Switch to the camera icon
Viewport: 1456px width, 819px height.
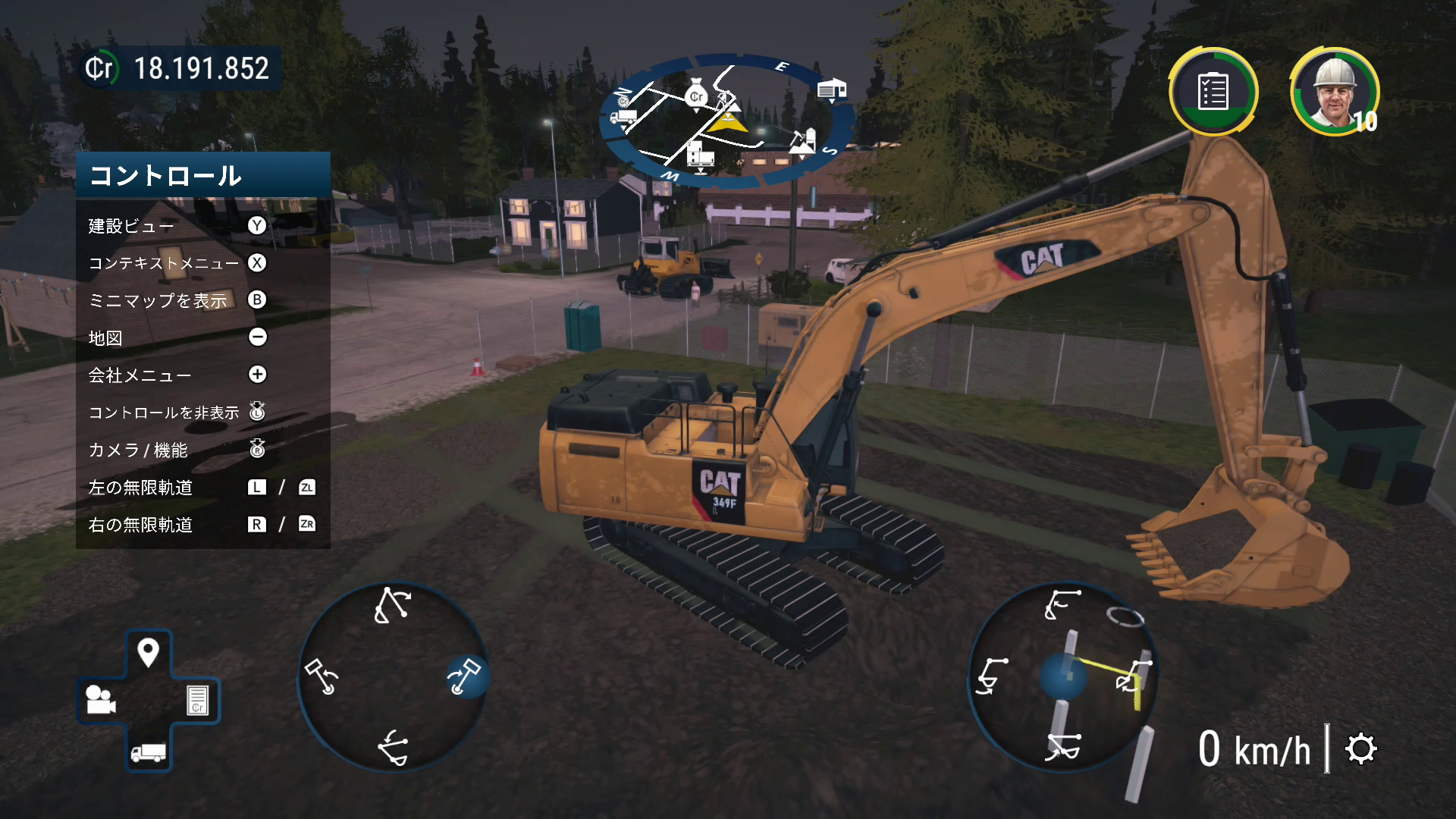point(101,699)
